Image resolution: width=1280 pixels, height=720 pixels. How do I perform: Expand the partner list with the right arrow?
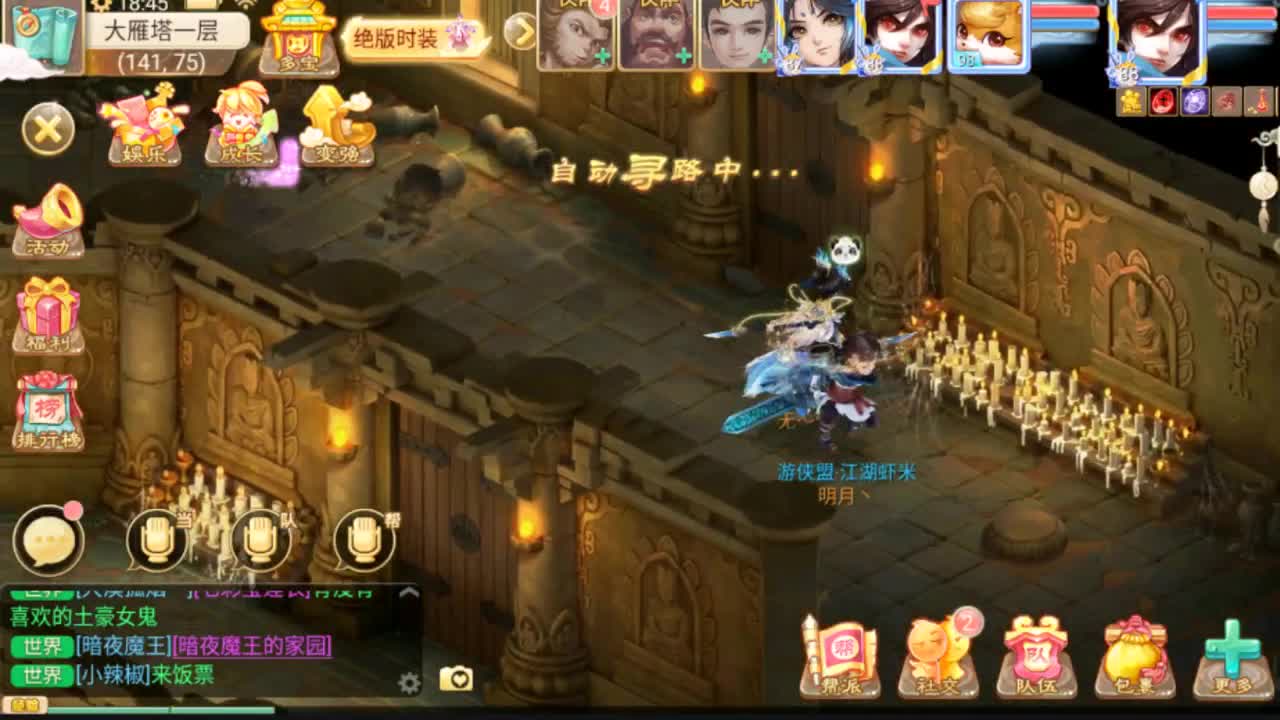(x=520, y=33)
